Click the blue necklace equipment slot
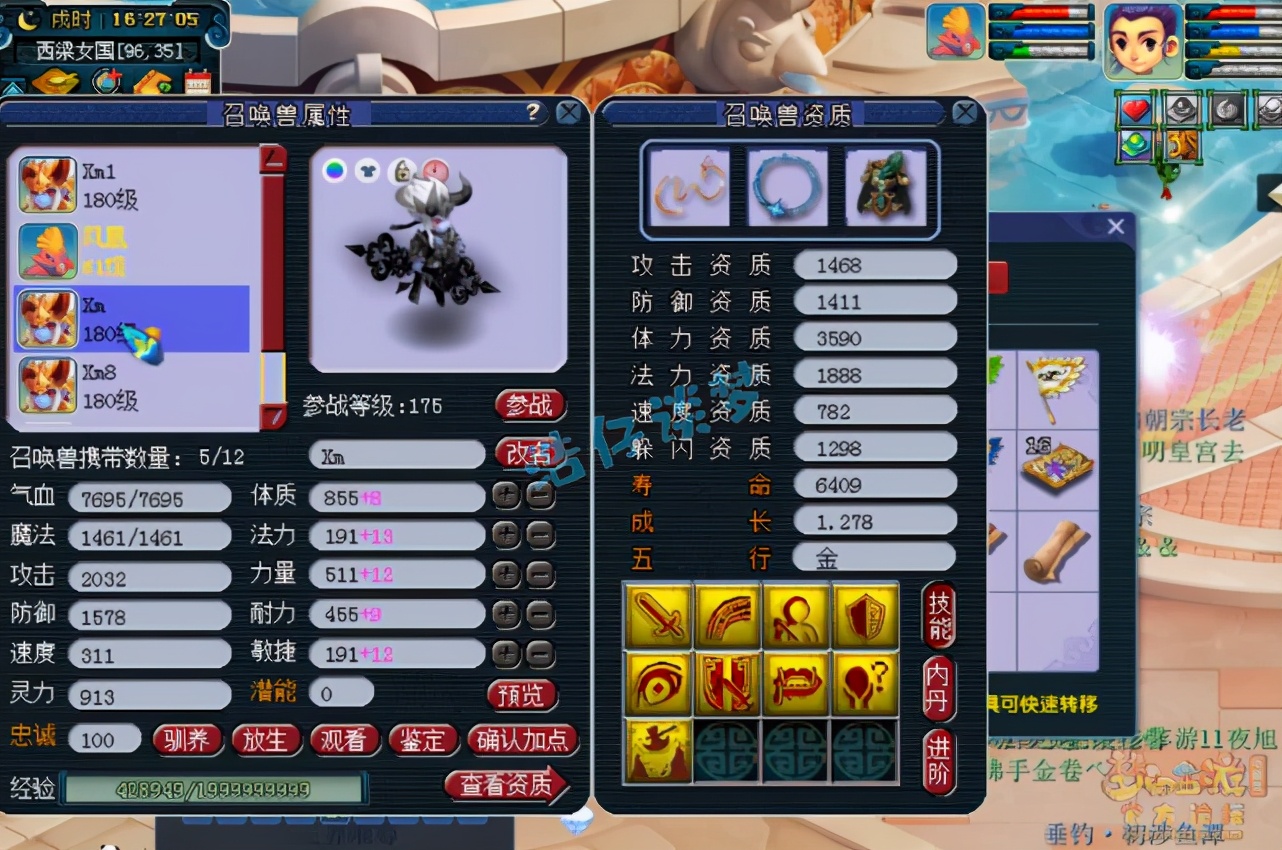Viewport: 1282px width, 850px height. pyautogui.click(x=789, y=188)
